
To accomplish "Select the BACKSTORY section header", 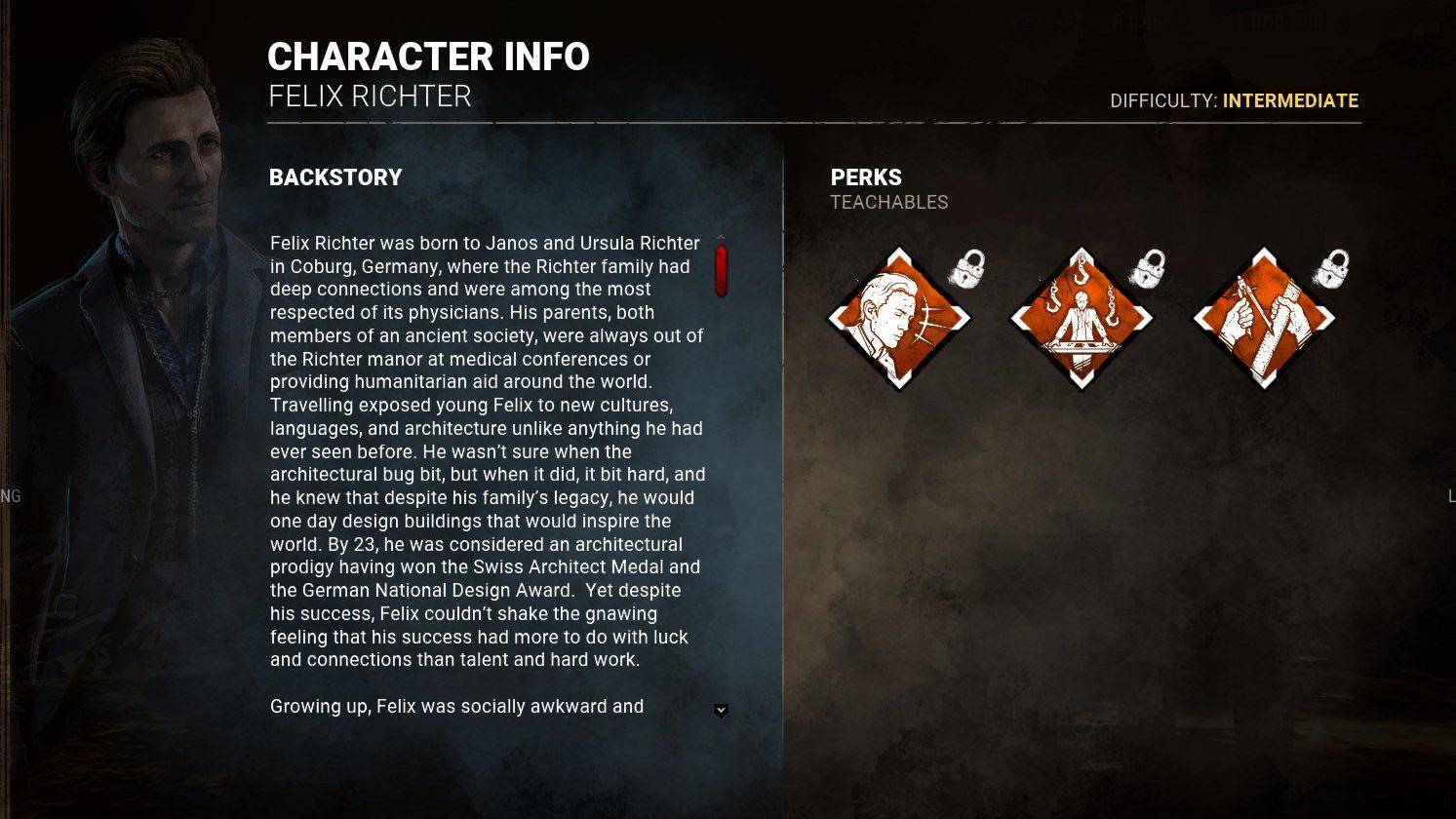I will pyautogui.click(x=335, y=177).
